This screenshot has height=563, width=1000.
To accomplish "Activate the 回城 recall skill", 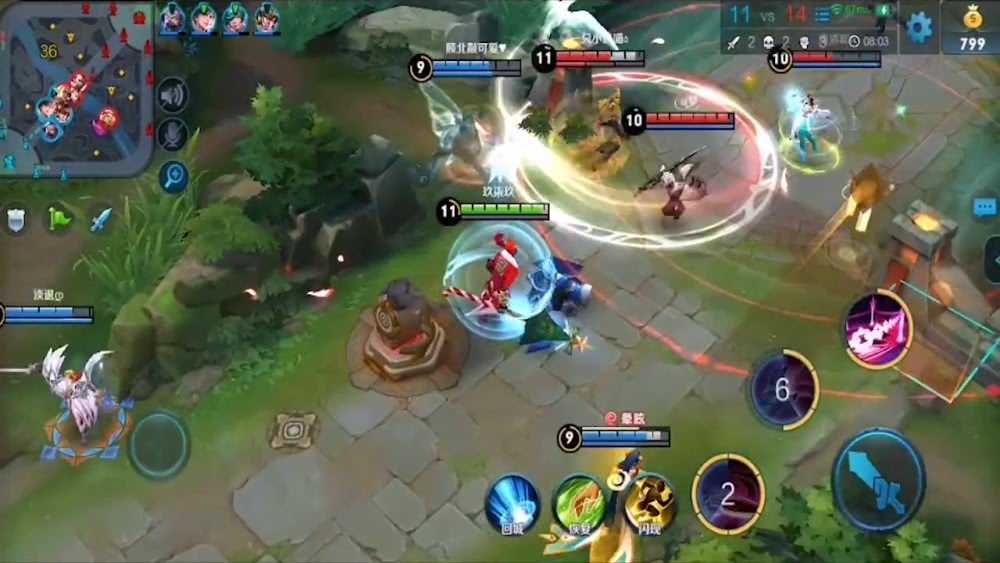I will tap(512, 503).
